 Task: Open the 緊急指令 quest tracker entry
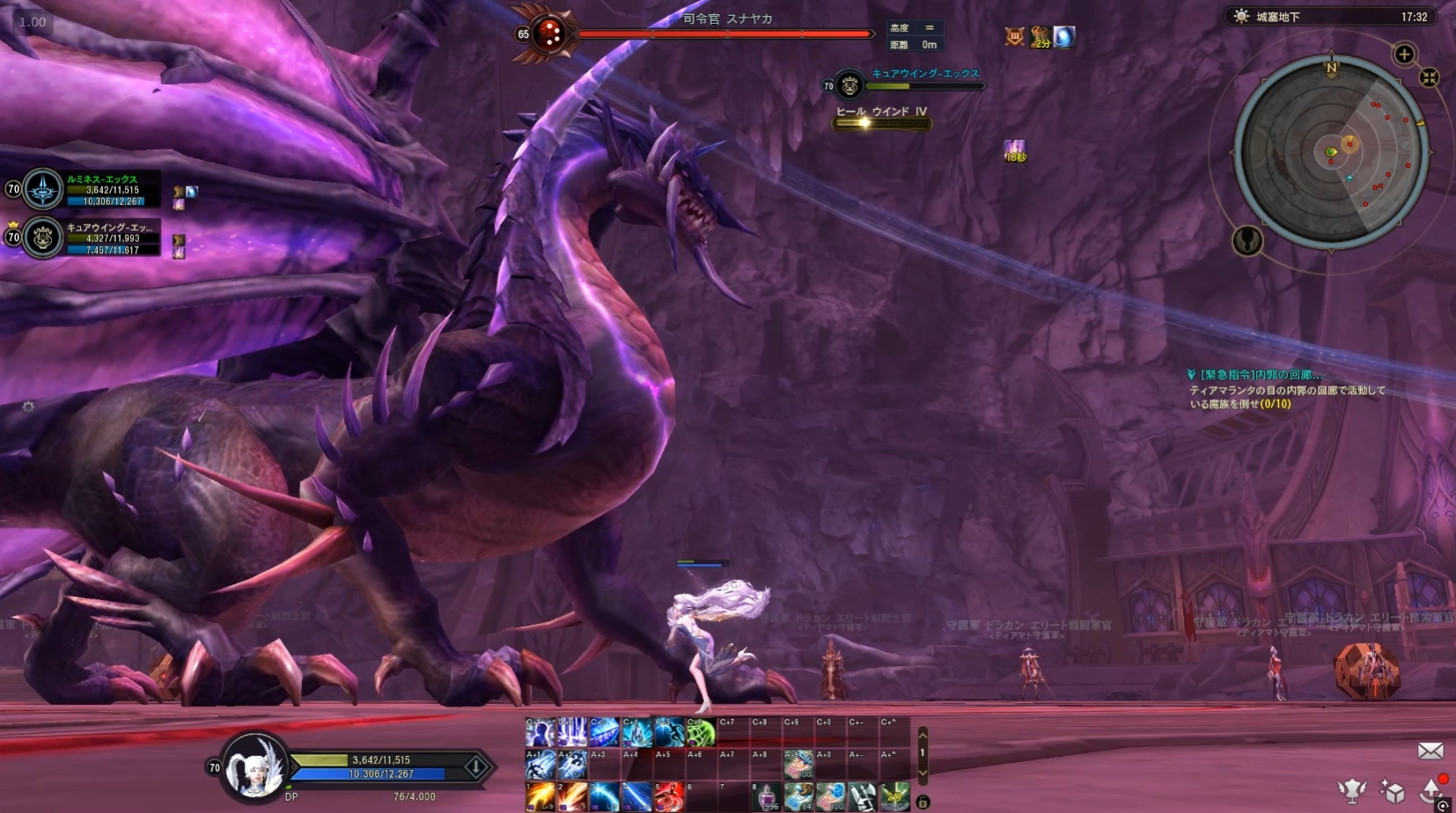1261,375
